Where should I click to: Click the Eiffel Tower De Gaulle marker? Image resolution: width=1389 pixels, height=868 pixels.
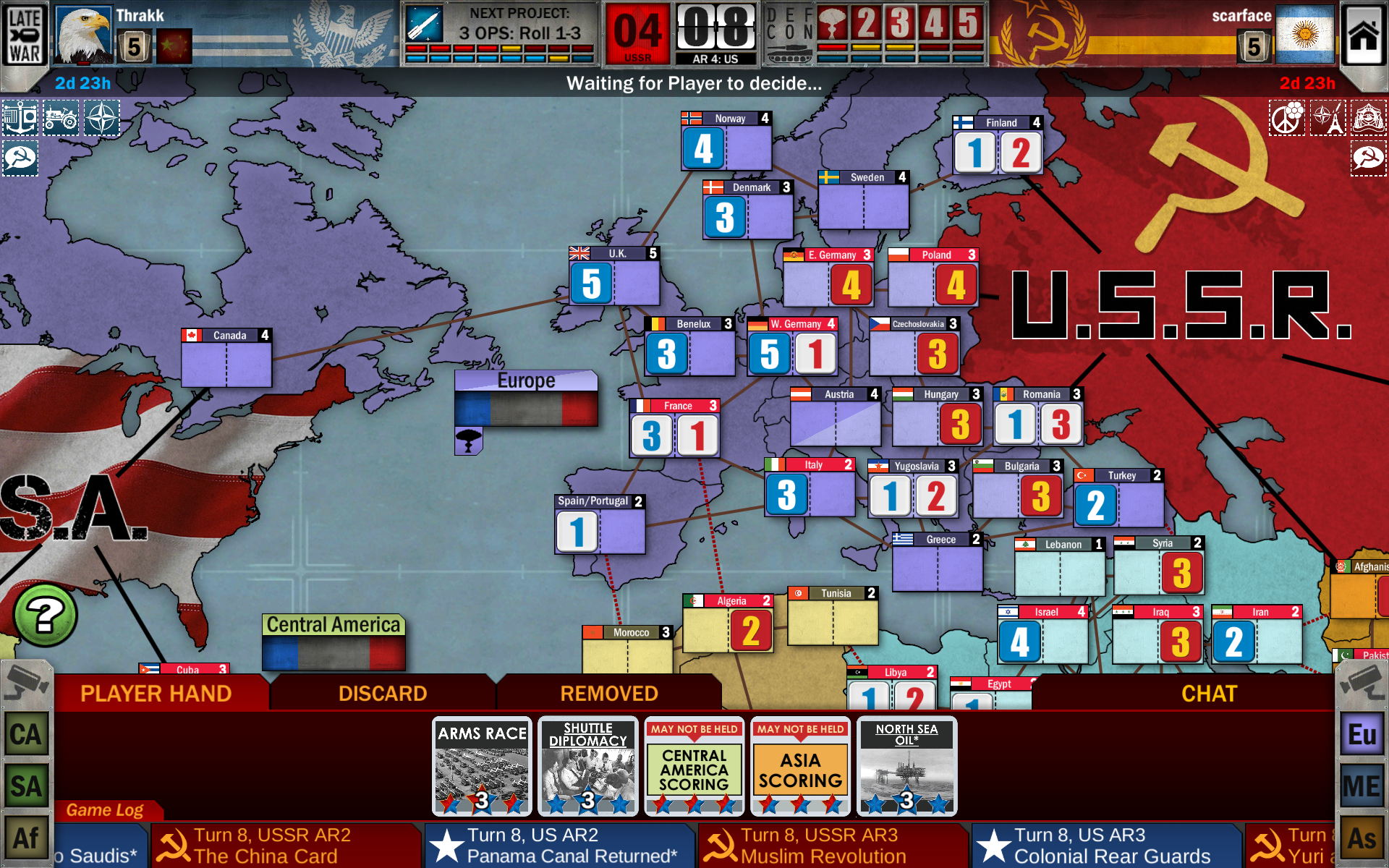pyautogui.click(x=1328, y=118)
